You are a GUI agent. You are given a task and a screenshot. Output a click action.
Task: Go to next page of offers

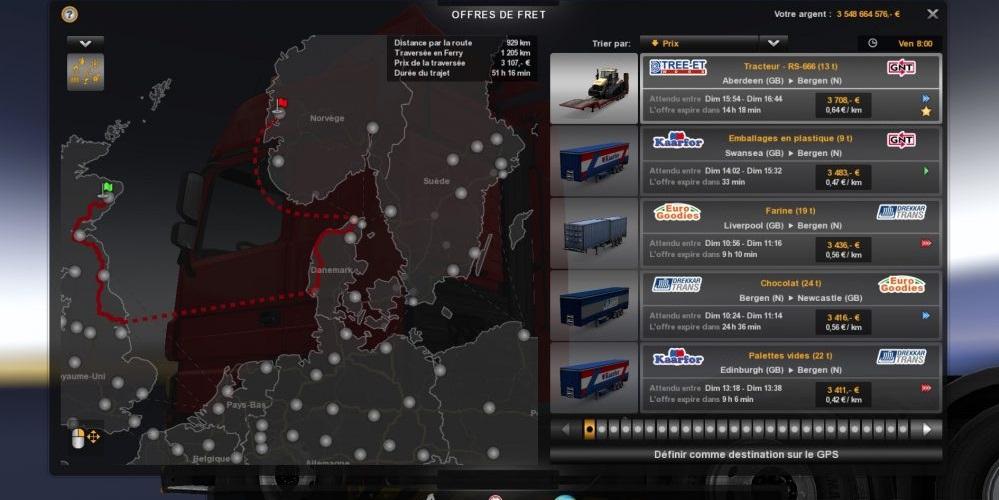927,429
